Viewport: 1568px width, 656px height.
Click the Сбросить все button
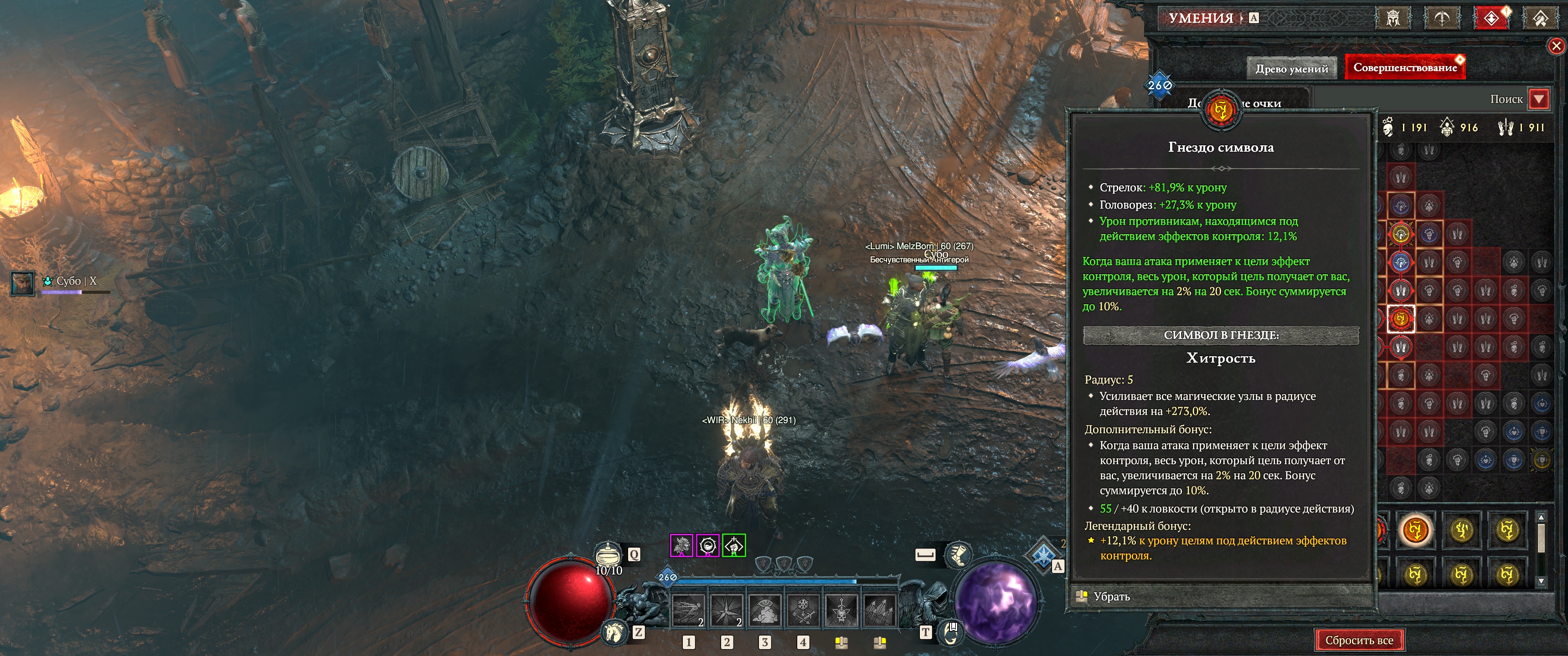(x=1359, y=640)
